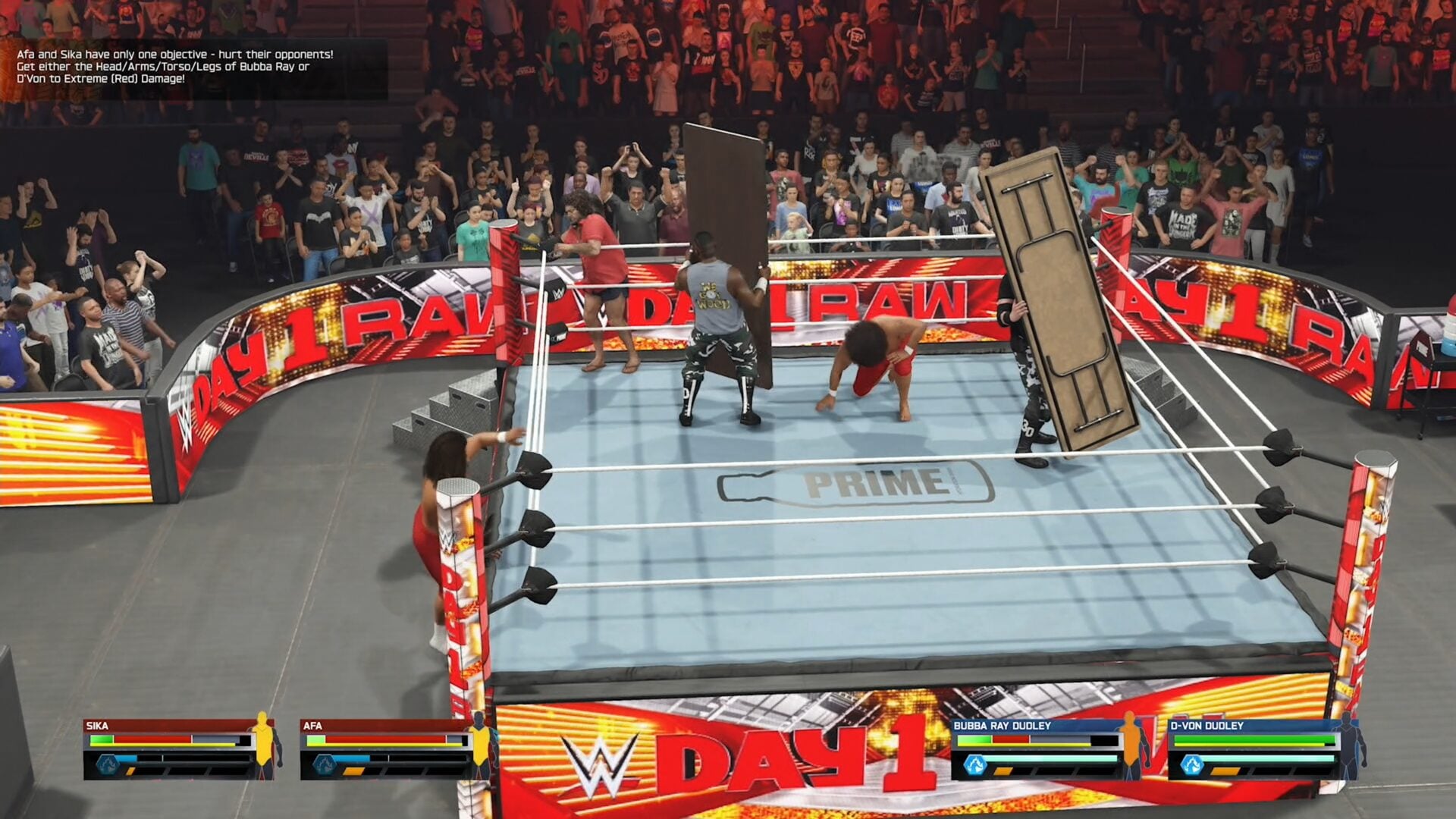This screenshot has width=1456, height=819.
Task: Select Sika's hexagonal payback icon
Action: coord(107,764)
